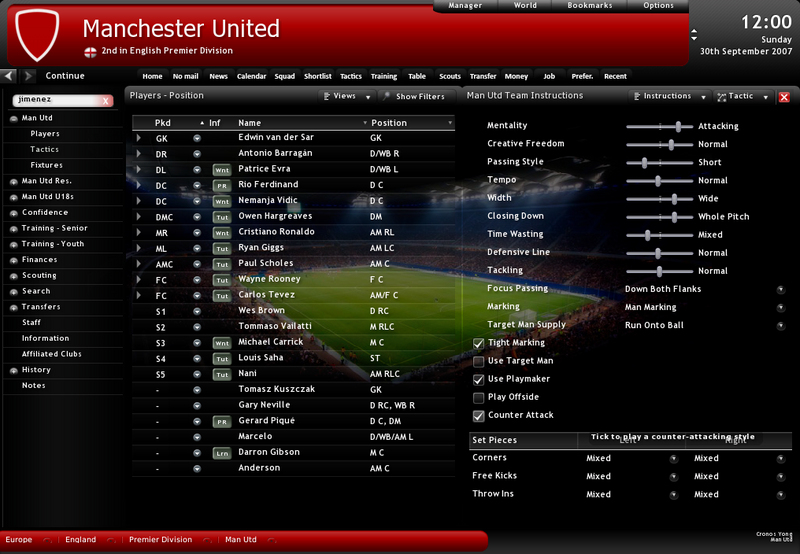This screenshot has width=800, height=554.
Task: Toggle the Tight Marking checkbox
Action: click(x=479, y=343)
